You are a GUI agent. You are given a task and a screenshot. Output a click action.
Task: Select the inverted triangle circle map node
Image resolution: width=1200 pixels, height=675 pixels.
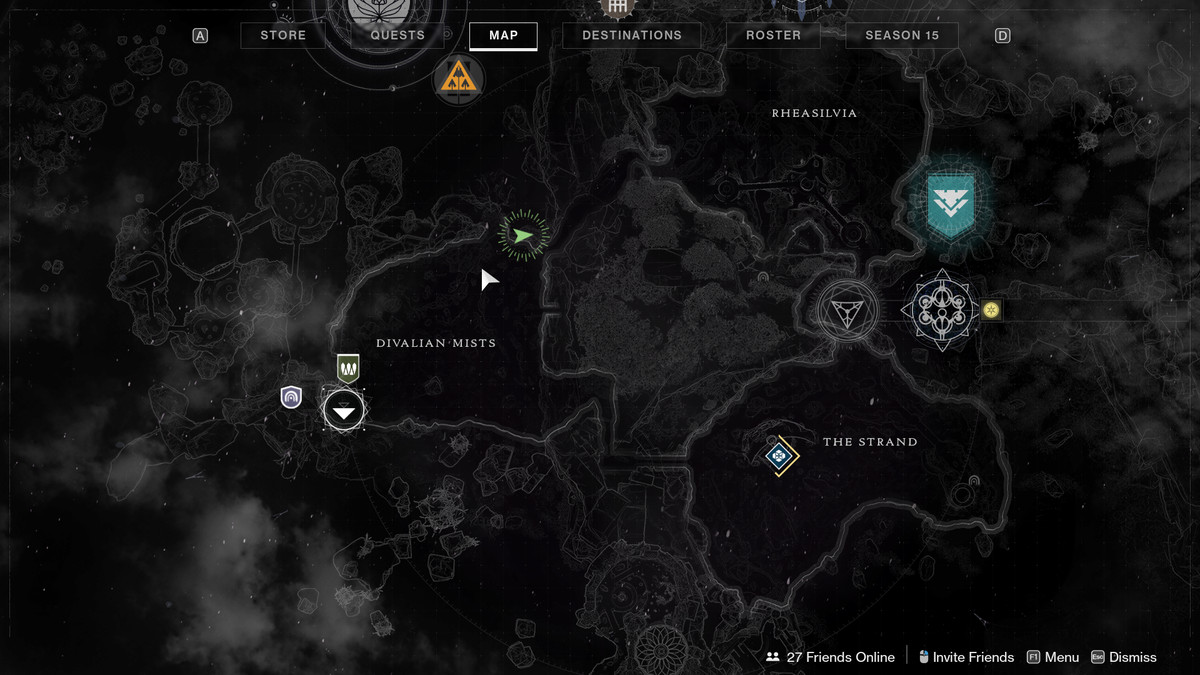(x=847, y=312)
